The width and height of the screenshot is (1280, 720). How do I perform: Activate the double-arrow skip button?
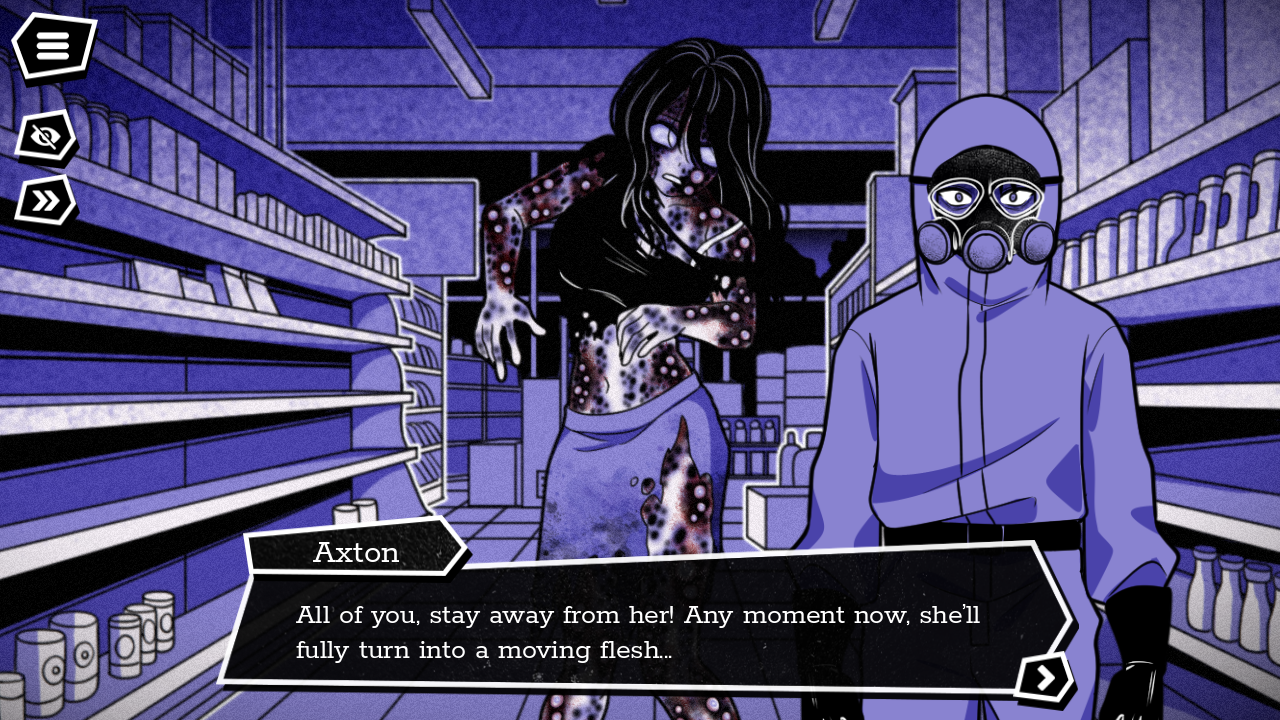coord(45,200)
